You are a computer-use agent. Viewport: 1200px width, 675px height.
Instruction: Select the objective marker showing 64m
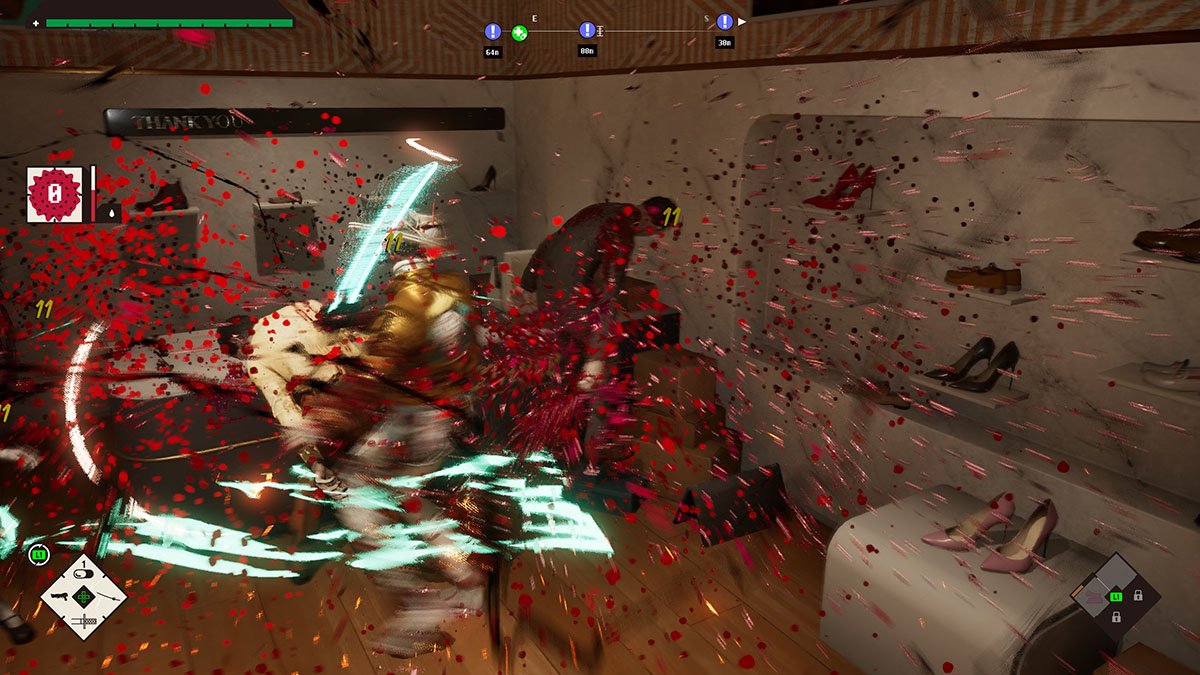point(492,32)
